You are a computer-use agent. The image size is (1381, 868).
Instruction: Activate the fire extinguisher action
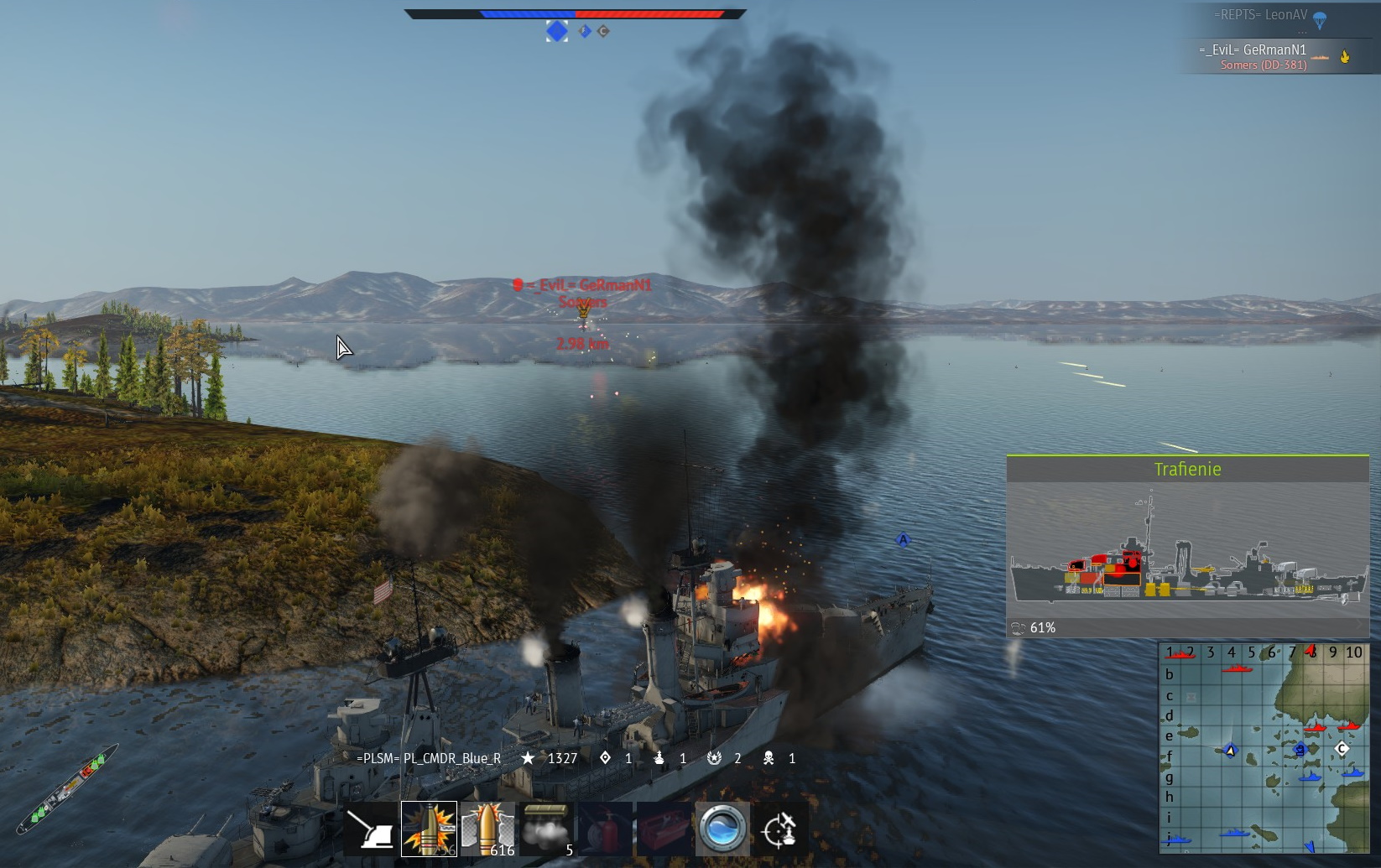click(606, 829)
